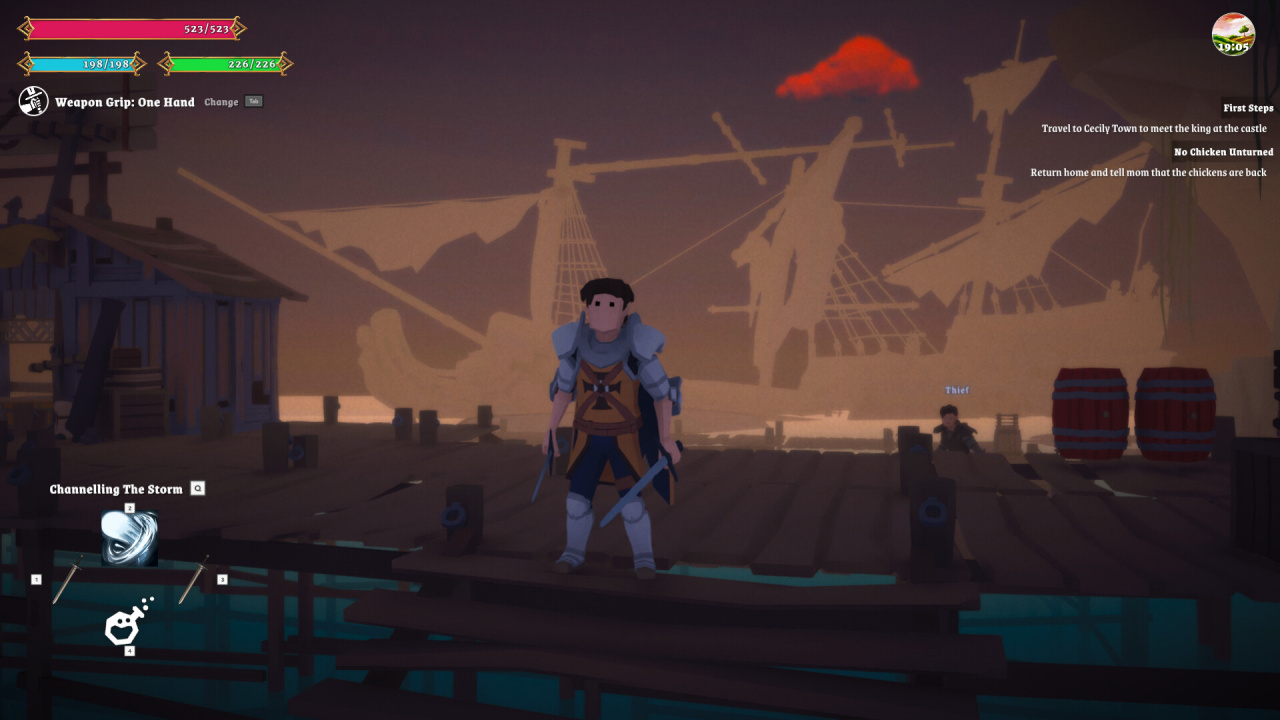Select the sword in slot 1

[67, 580]
